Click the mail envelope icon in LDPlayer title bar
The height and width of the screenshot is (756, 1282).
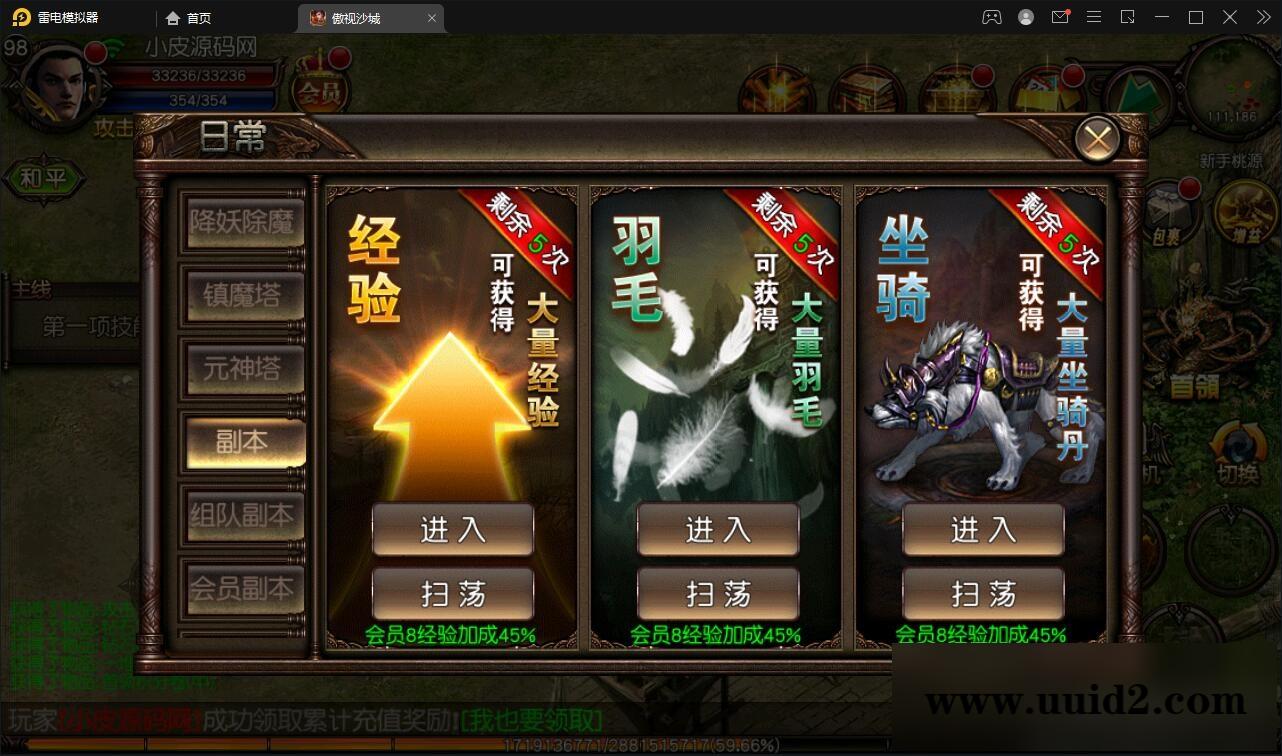tap(1060, 17)
